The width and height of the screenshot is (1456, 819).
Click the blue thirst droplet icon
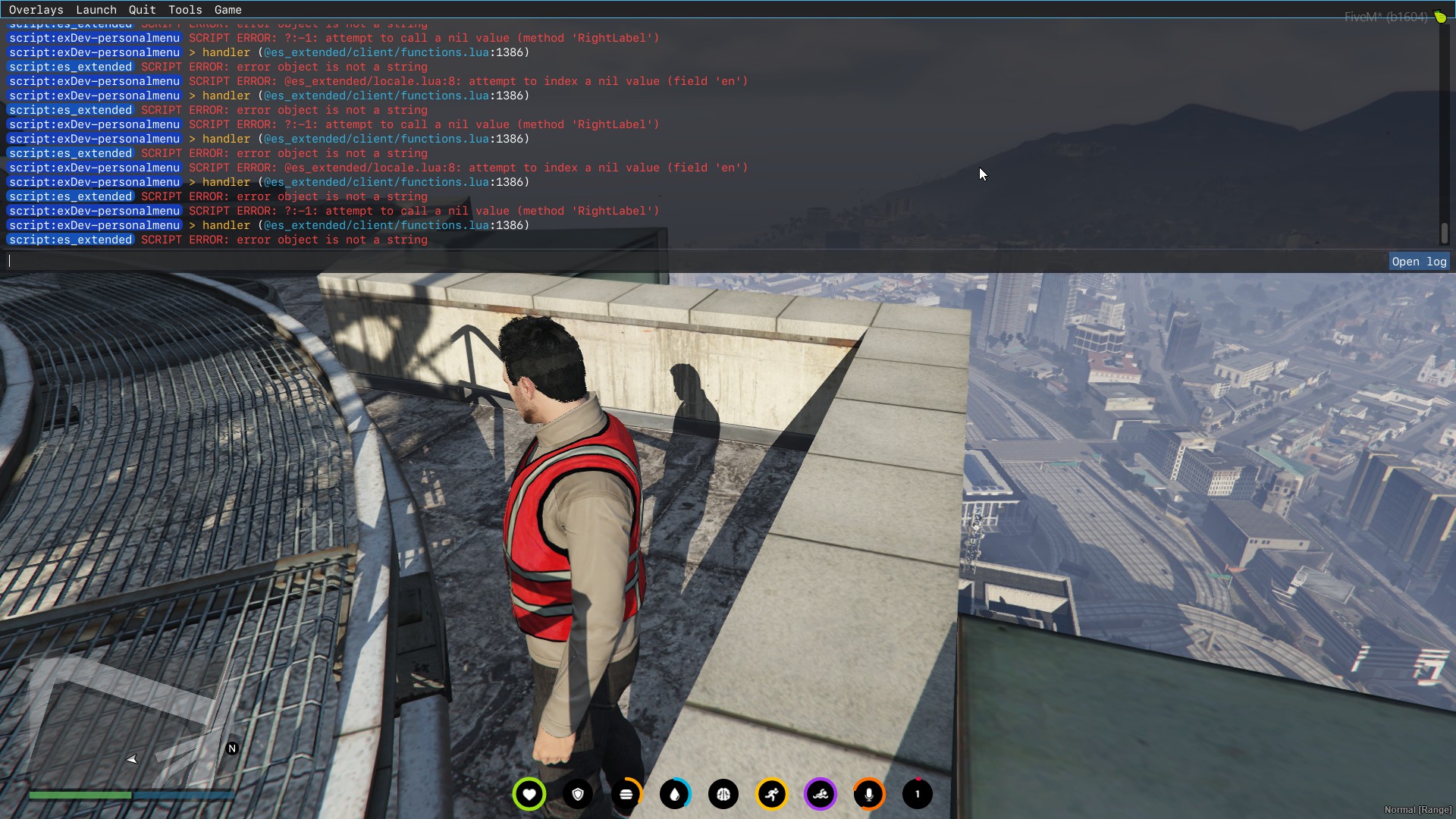tap(675, 794)
